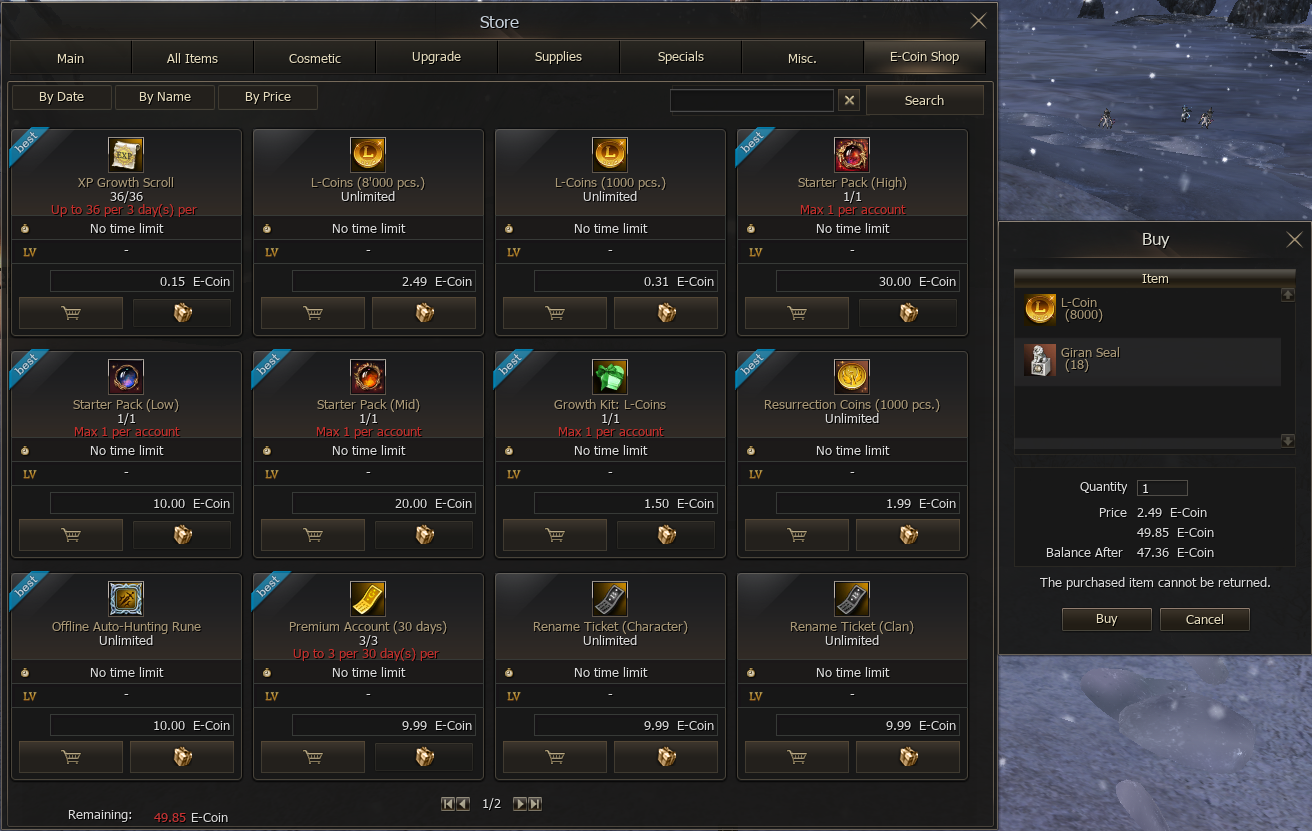1312x831 pixels.
Task: Show the Specials tab
Action: pyautogui.click(x=681, y=57)
